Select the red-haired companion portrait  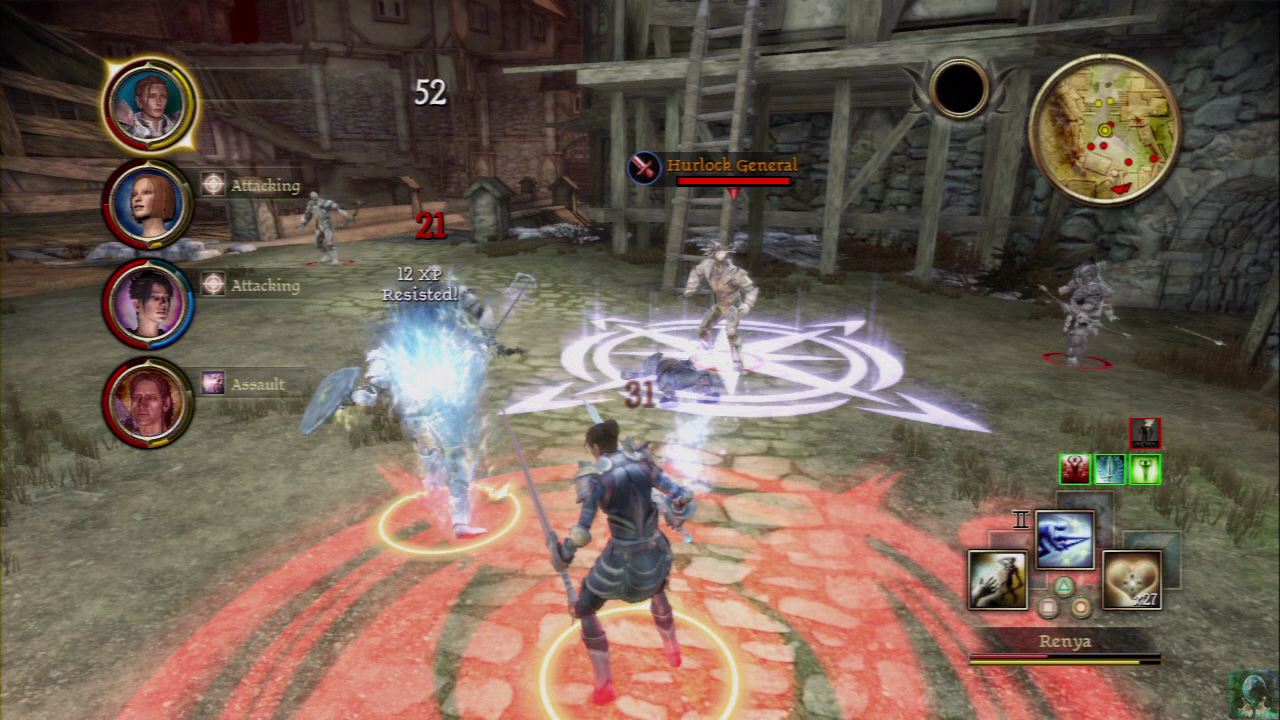[x=147, y=204]
